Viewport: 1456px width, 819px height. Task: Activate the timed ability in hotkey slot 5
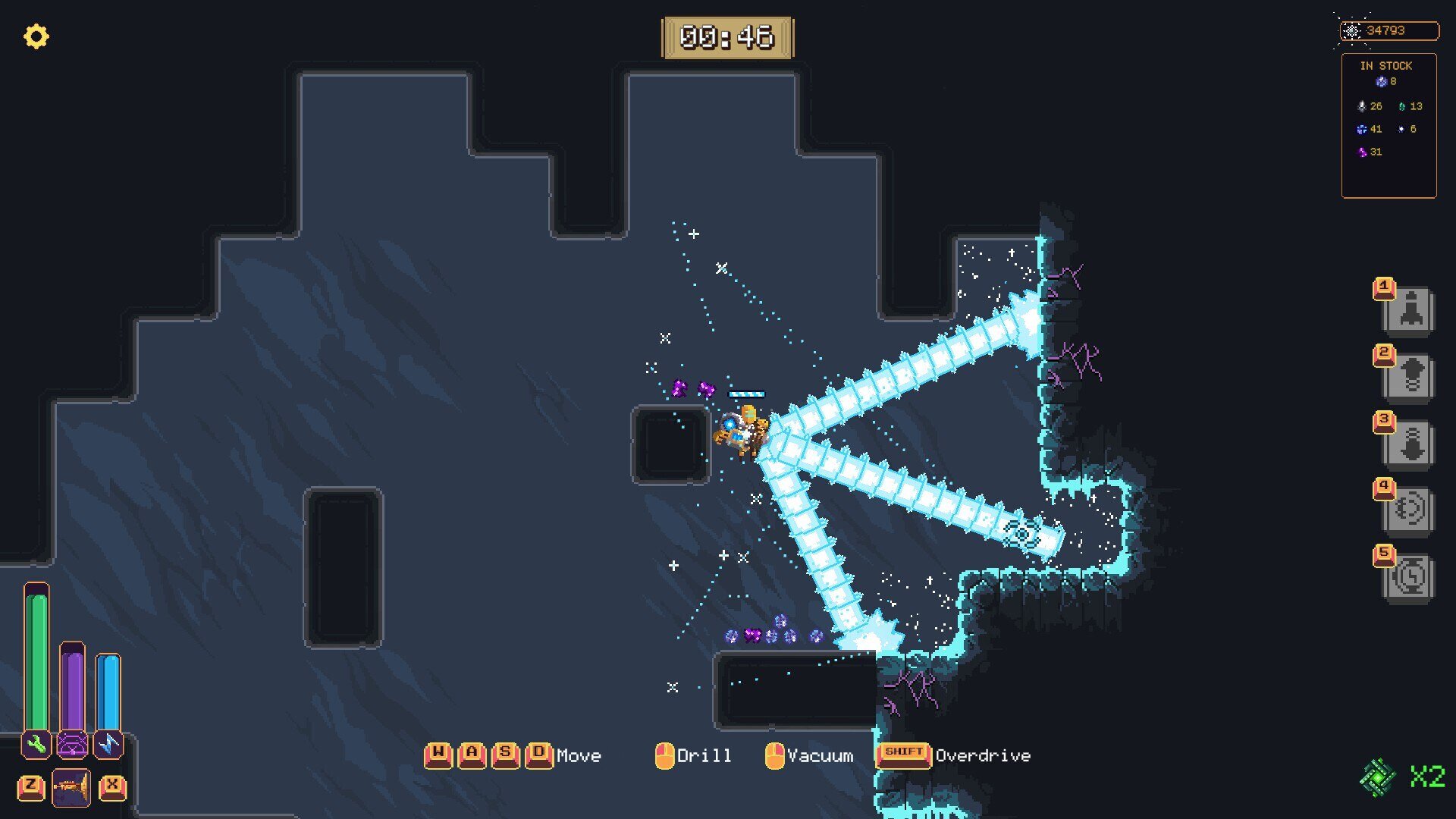tap(1410, 576)
